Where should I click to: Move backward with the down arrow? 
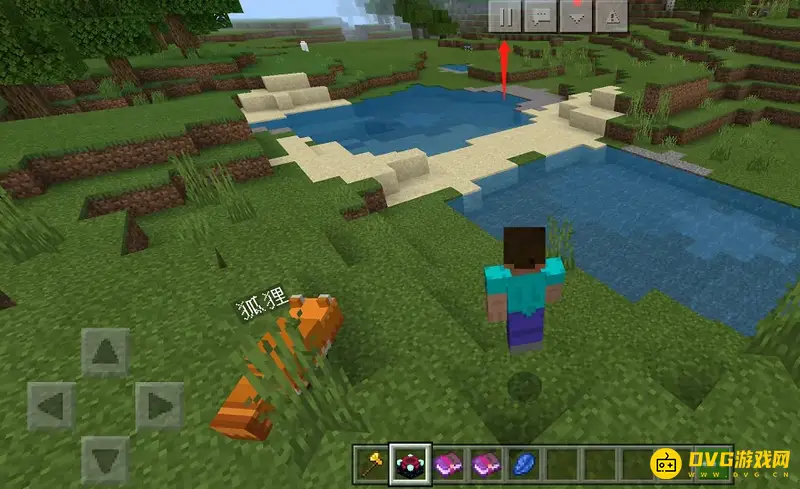(x=104, y=459)
